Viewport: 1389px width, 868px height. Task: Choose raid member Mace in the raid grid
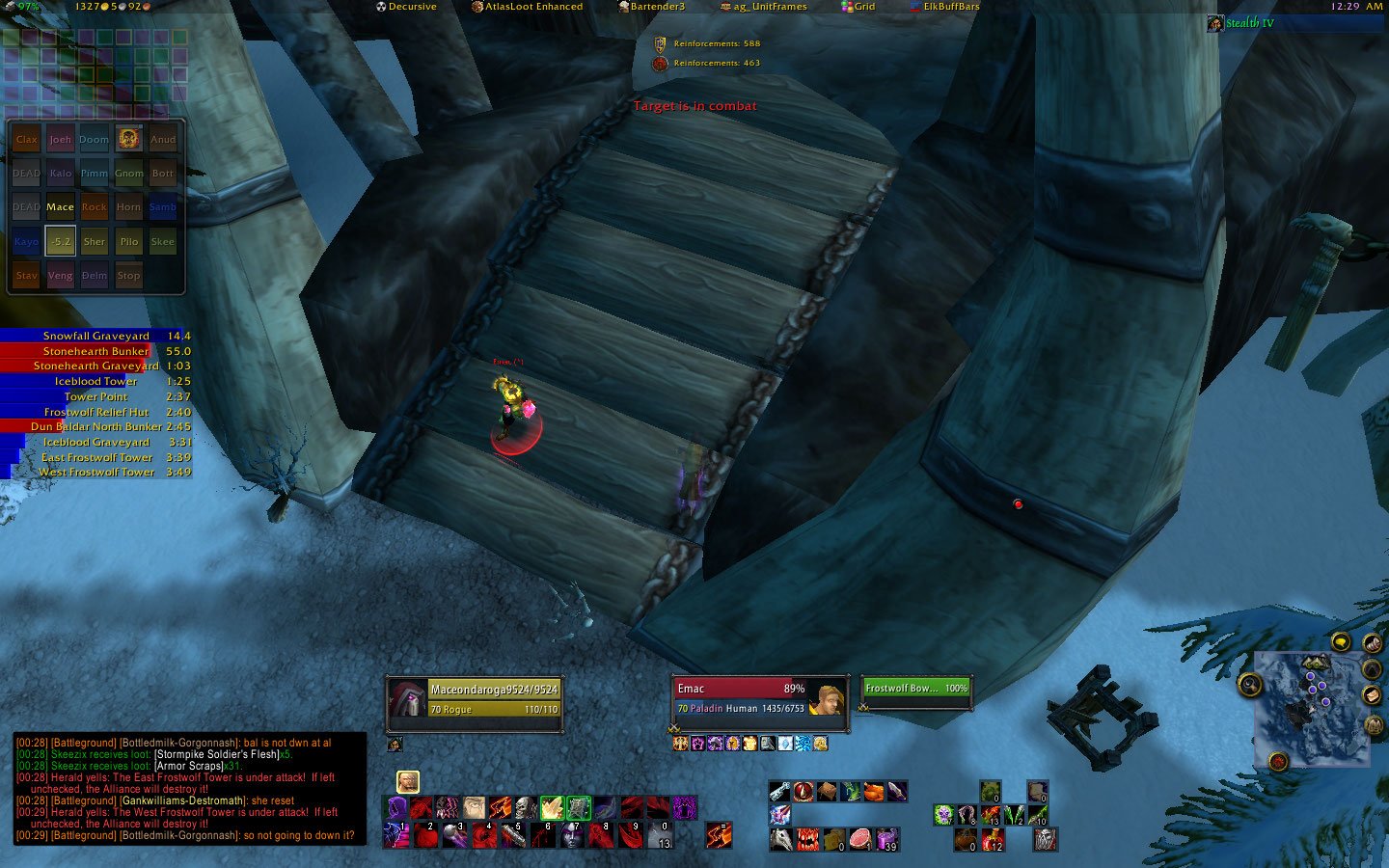pyautogui.click(x=60, y=207)
